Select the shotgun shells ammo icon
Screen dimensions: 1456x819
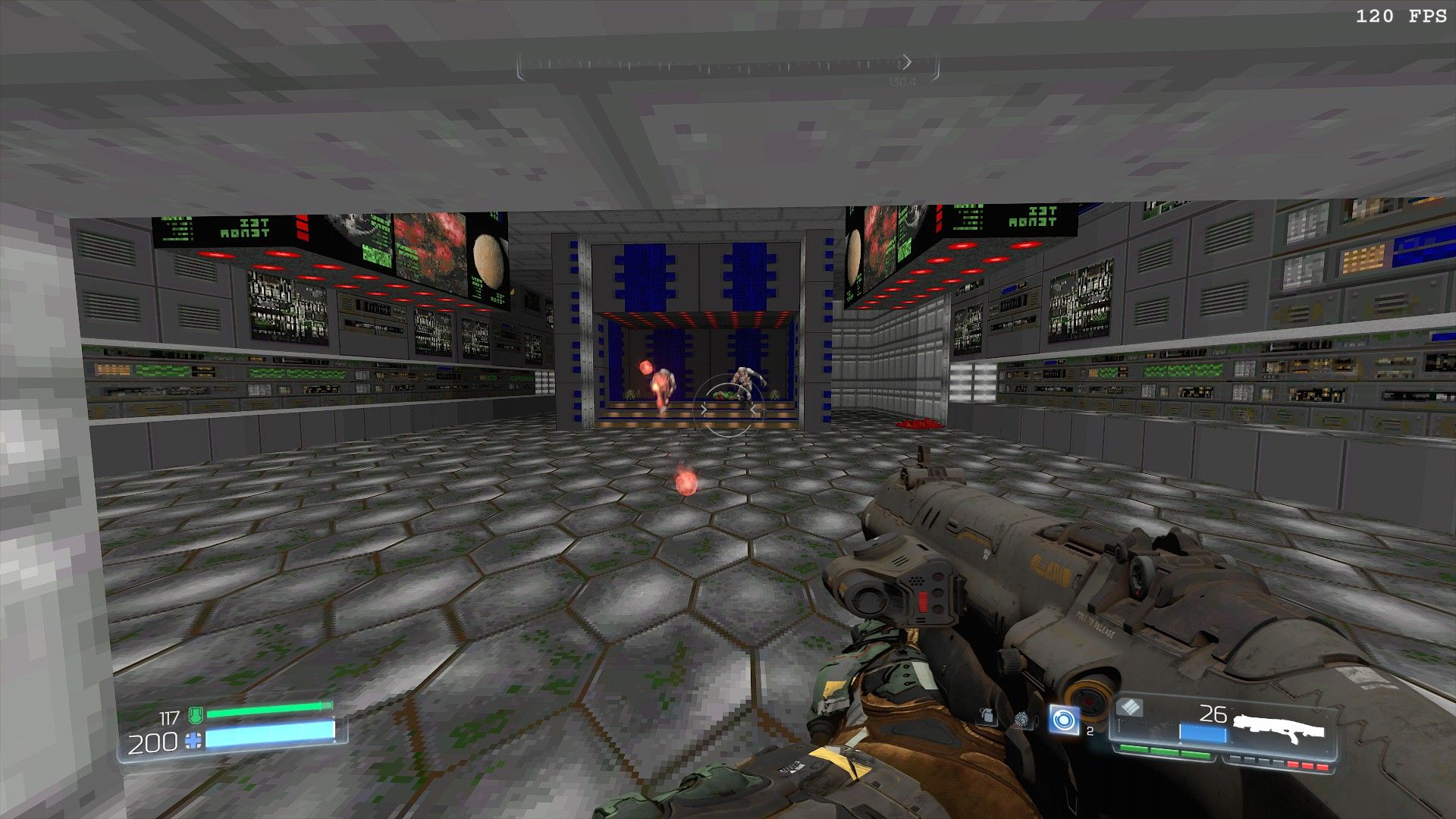pyautogui.click(x=1129, y=707)
